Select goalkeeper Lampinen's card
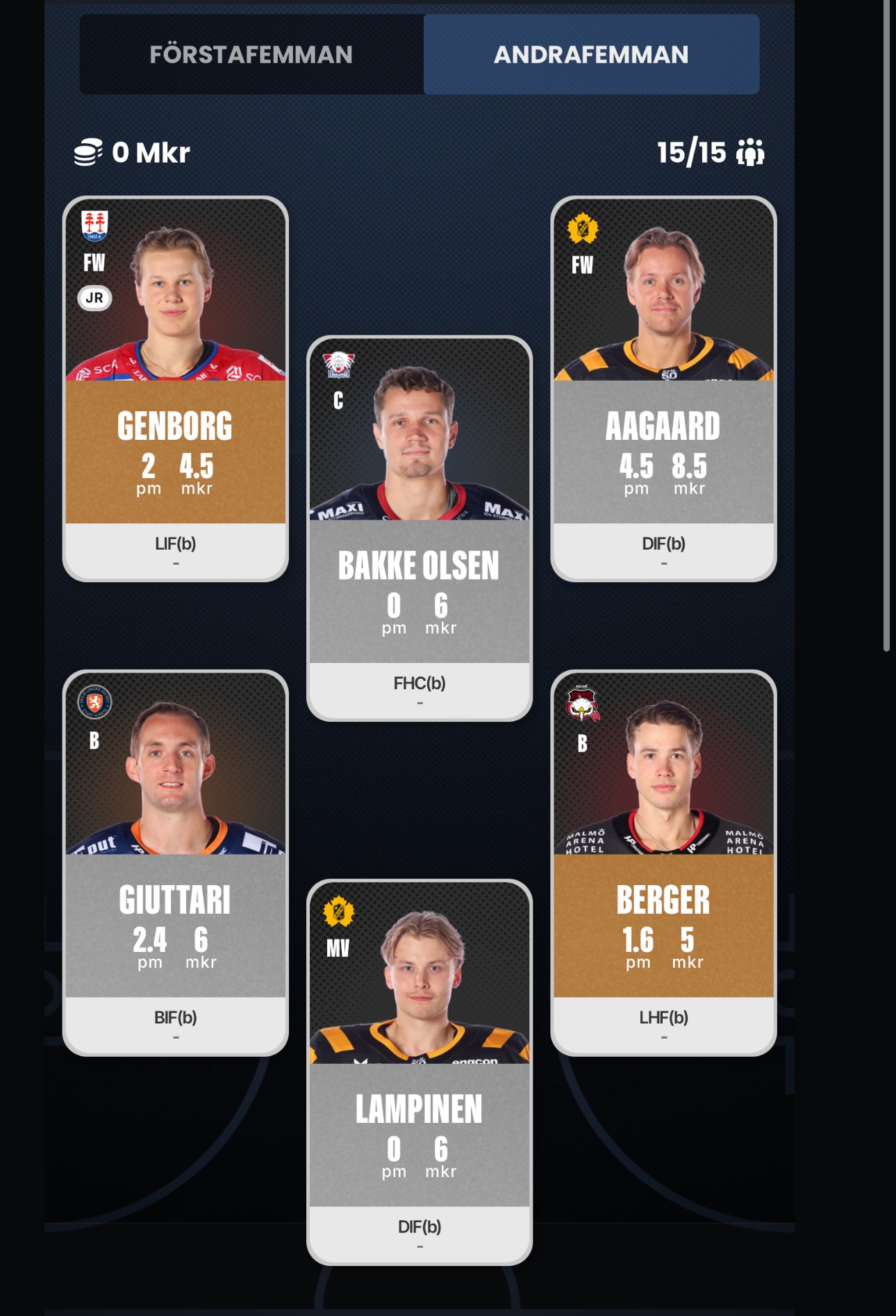The image size is (896, 1316). (x=420, y=1072)
